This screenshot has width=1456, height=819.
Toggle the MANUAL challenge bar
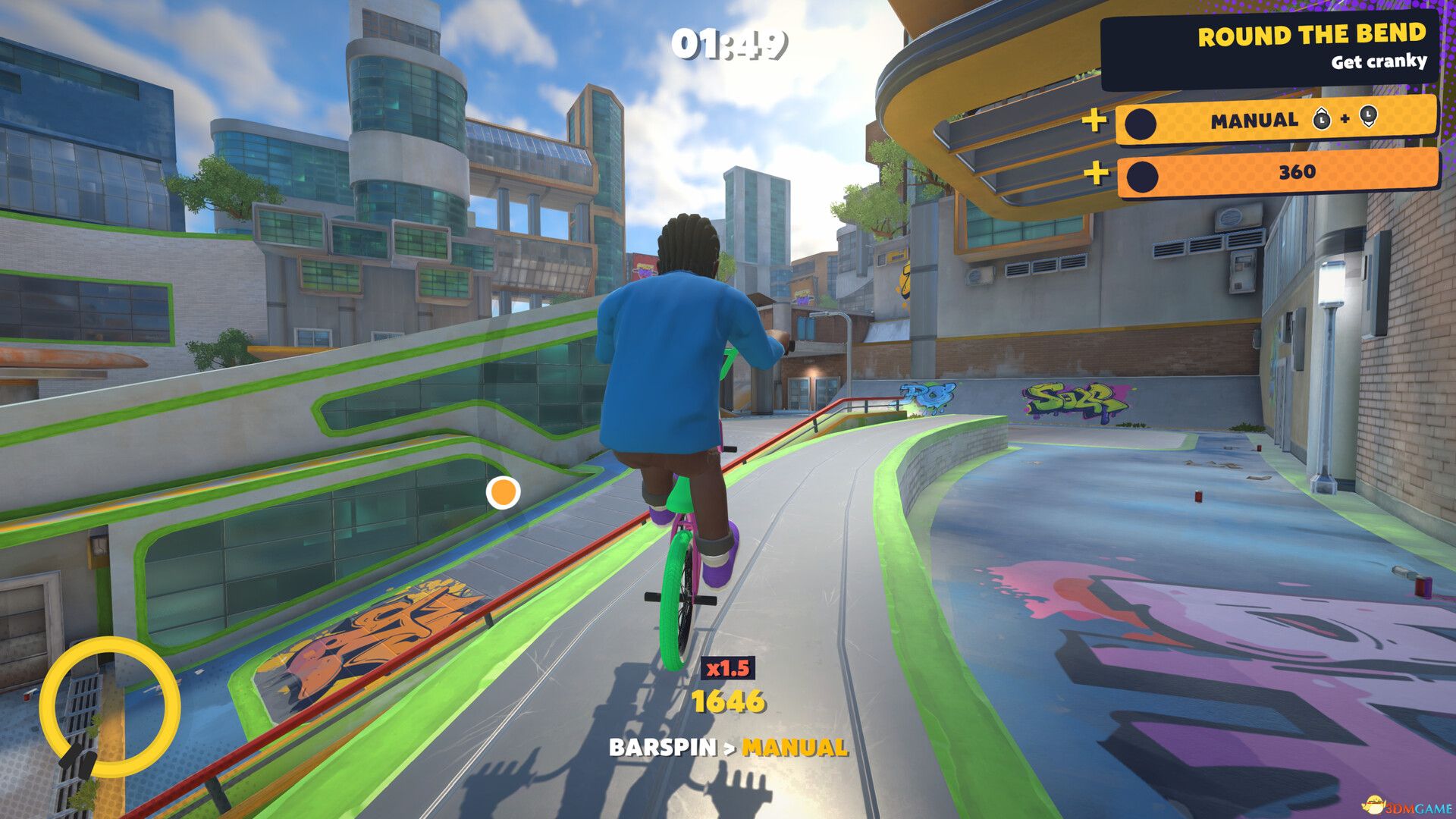1274,119
